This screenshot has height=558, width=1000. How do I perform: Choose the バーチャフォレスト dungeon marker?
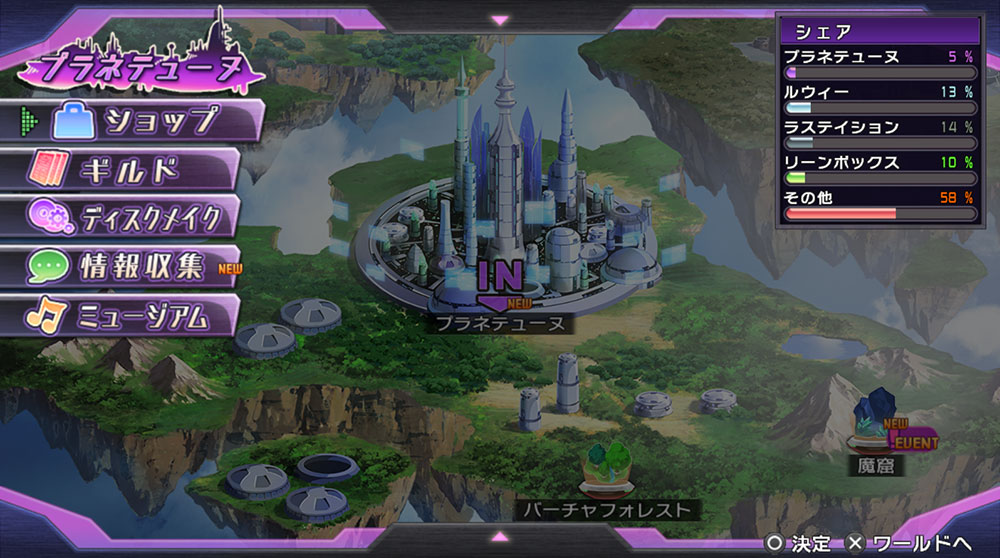tap(608, 470)
